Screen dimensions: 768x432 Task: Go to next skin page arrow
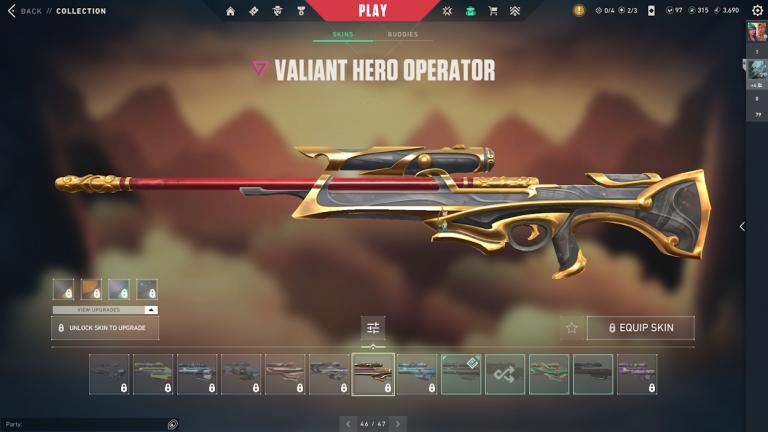click(x=398, y=424)
